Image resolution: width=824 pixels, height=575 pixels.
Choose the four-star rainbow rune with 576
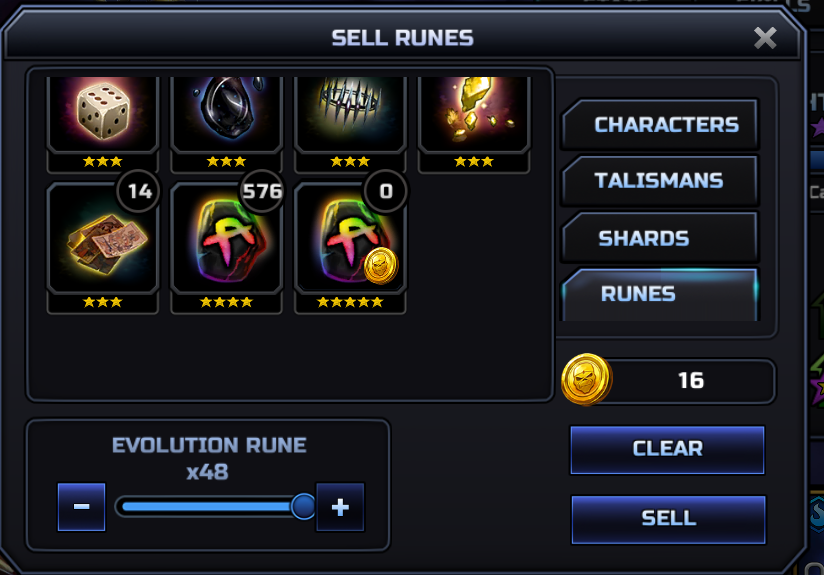226,238
